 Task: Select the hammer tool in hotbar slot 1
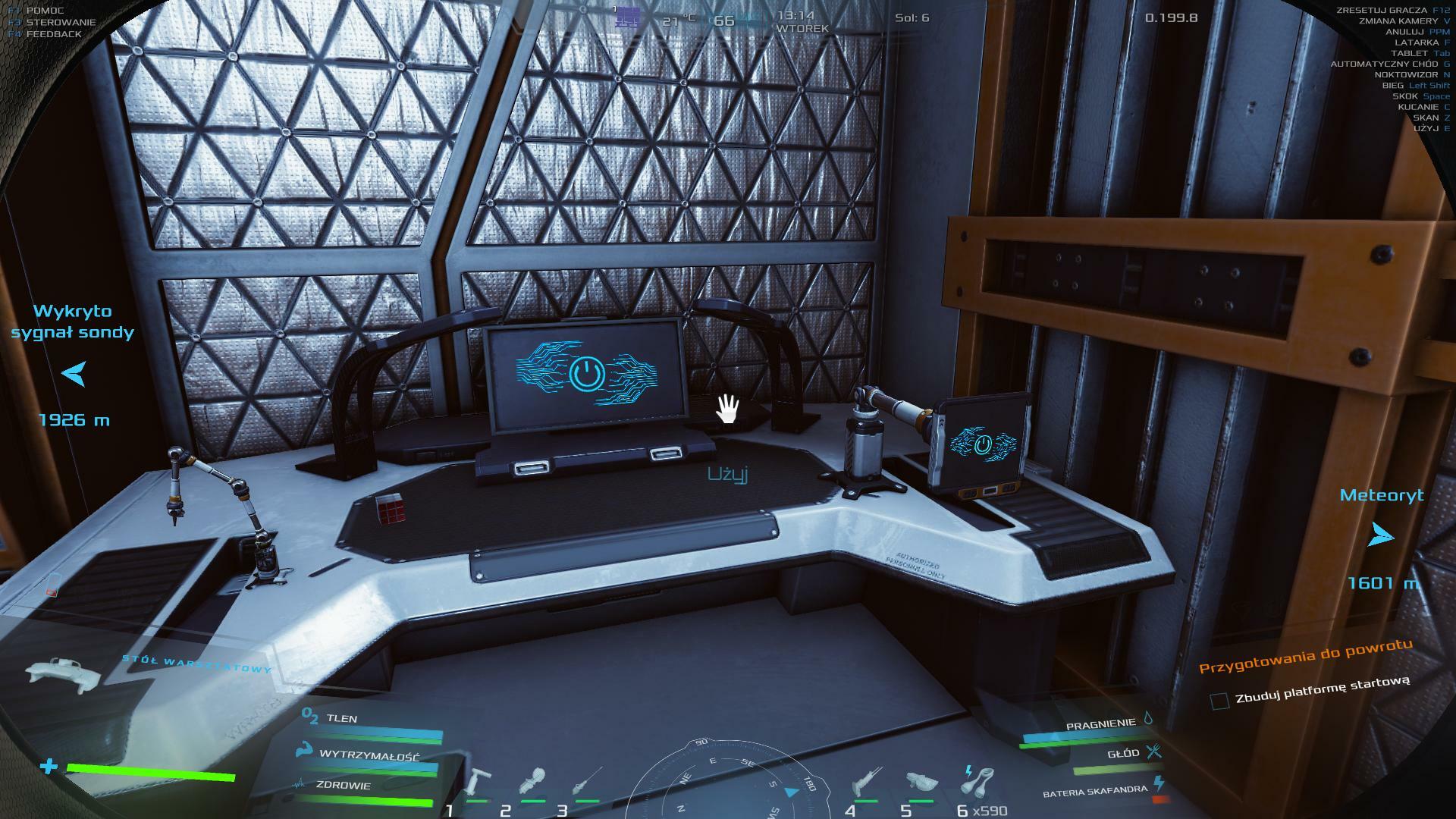(479, 781)
